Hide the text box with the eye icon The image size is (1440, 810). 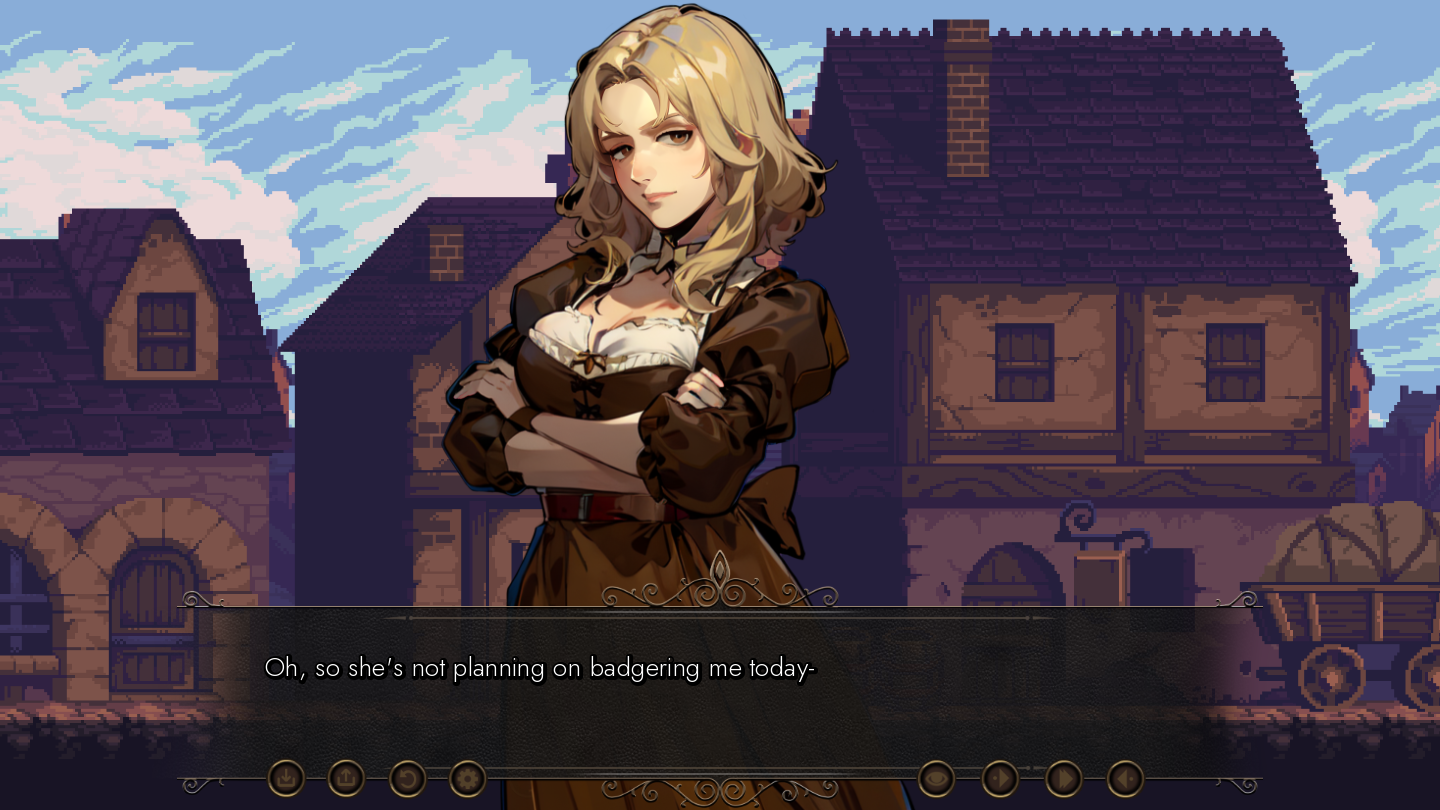(936, 778)
